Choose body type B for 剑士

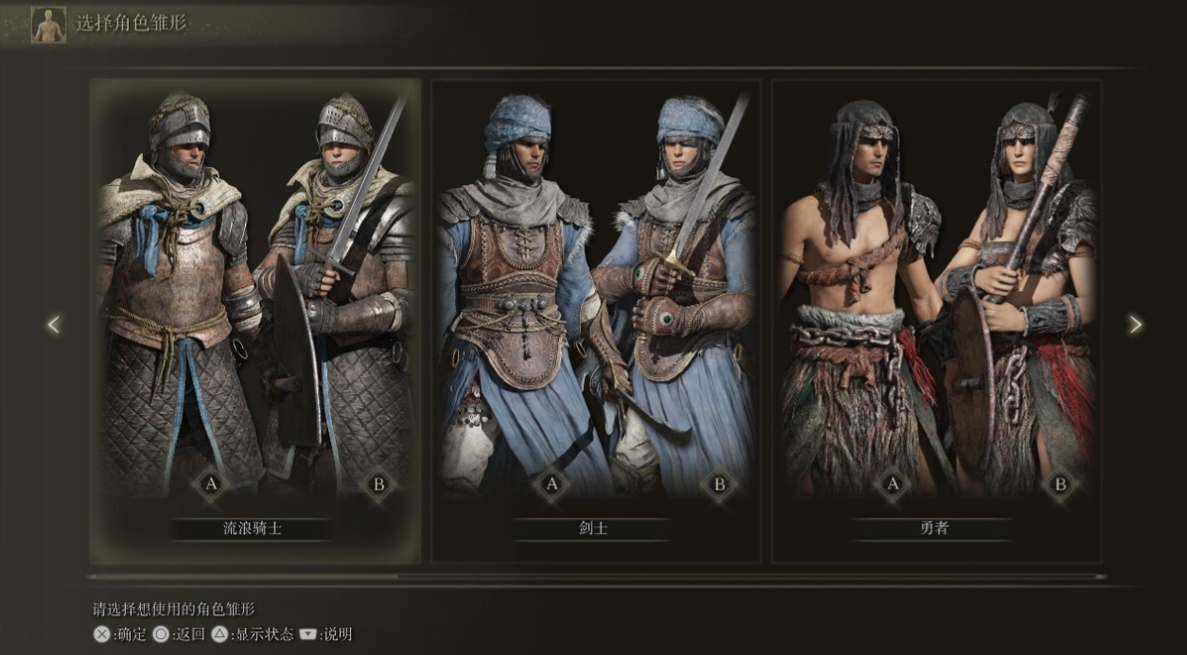coord(718,485)
